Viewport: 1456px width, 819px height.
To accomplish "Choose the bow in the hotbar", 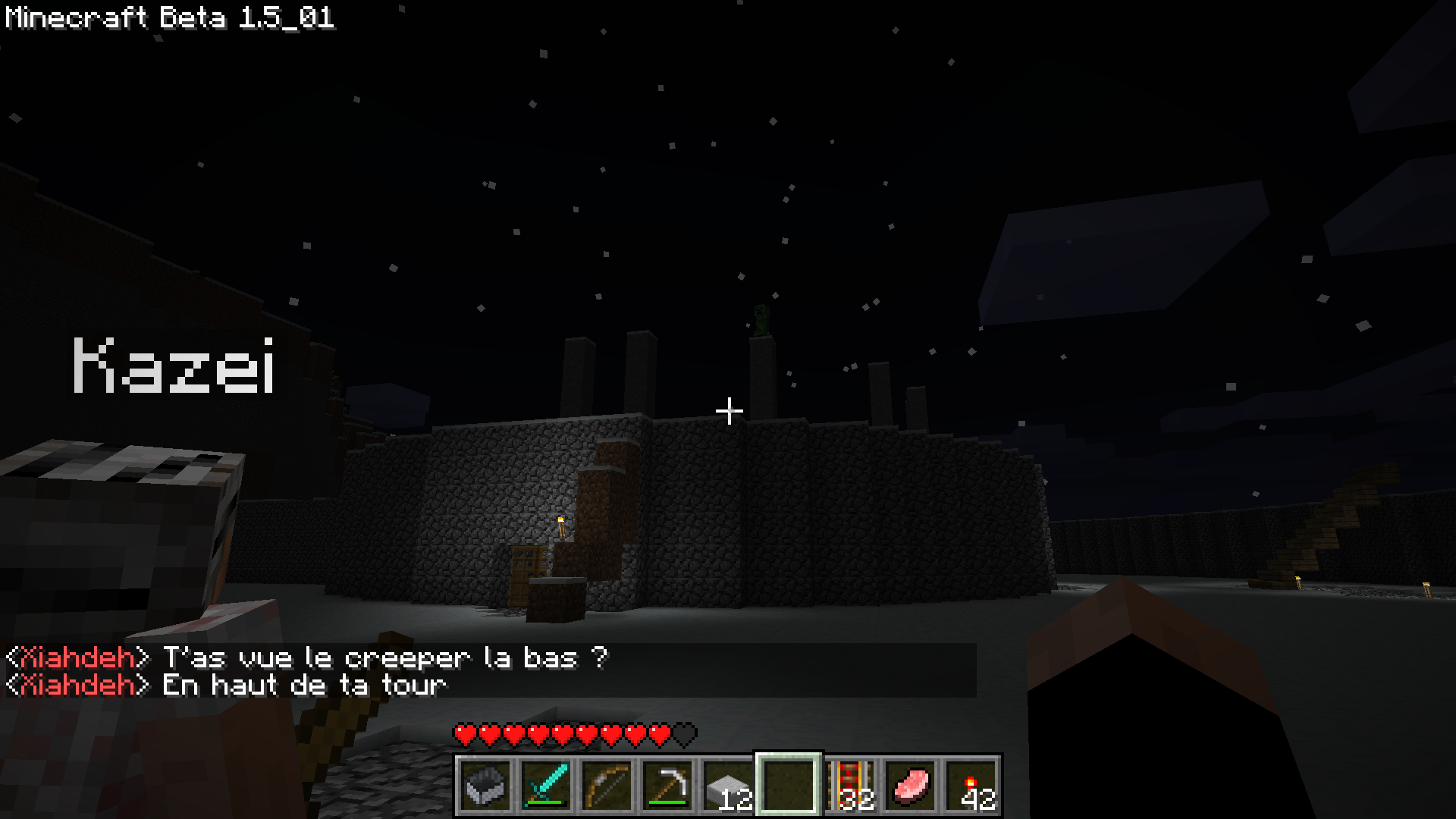I will (x=607, y=786).
